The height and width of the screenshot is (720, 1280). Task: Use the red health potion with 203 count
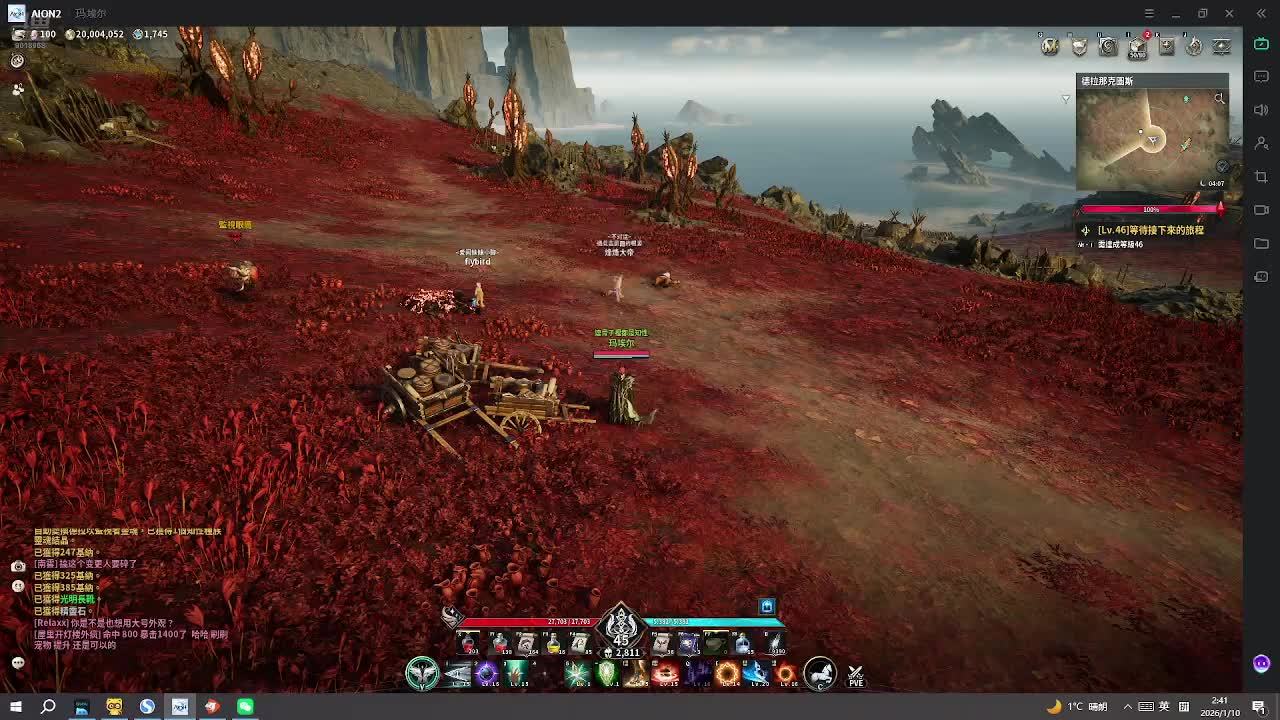[x=467, y=645]
